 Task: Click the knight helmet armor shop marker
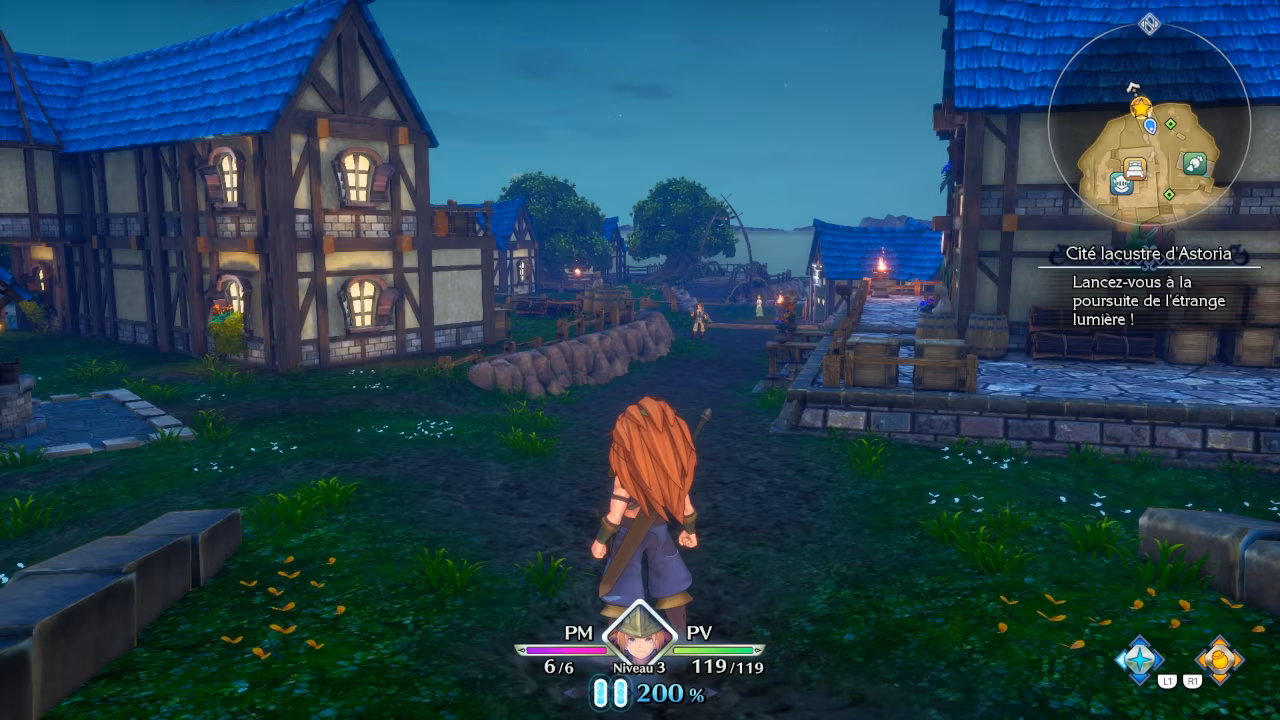click(x=1121, y=184)
